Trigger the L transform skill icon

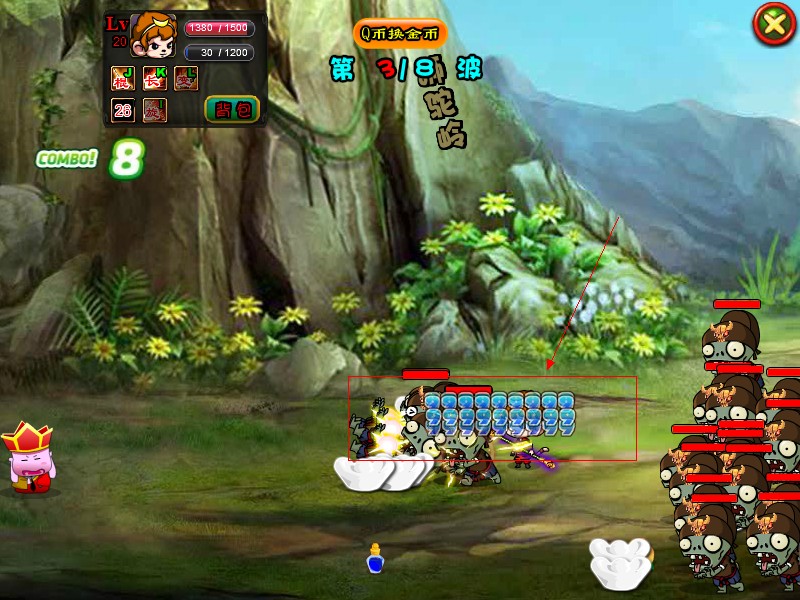click(186, 77)
